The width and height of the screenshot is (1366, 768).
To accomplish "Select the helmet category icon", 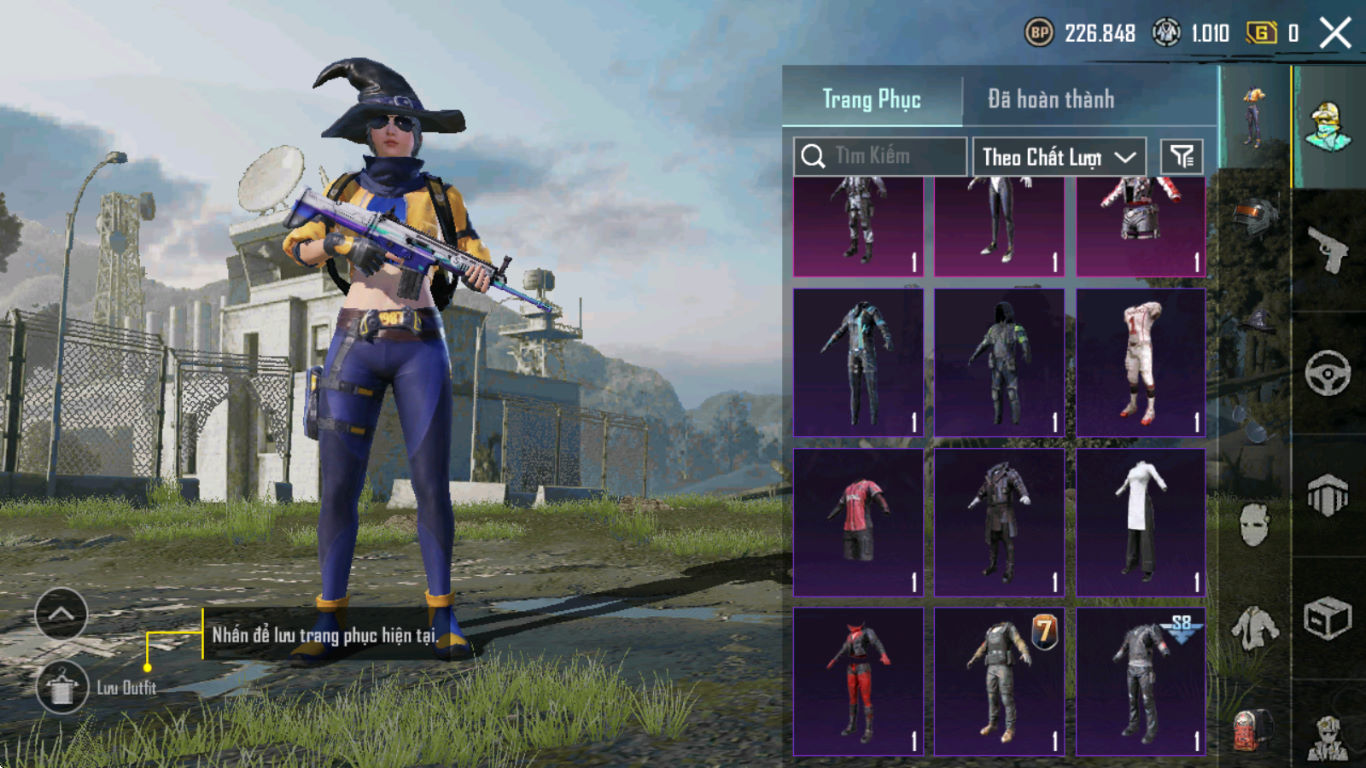I will 1254,218.
